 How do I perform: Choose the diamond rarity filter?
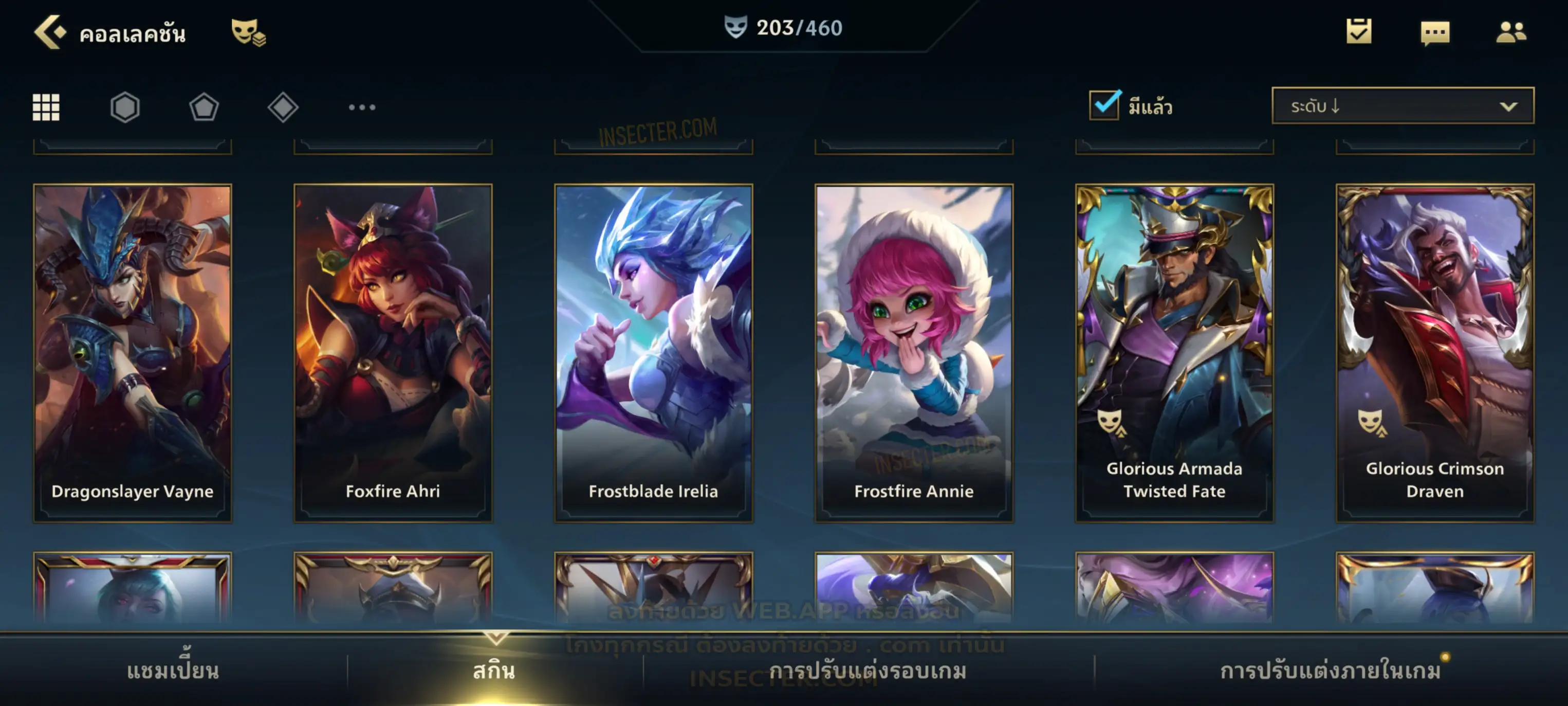coord(283,107)
